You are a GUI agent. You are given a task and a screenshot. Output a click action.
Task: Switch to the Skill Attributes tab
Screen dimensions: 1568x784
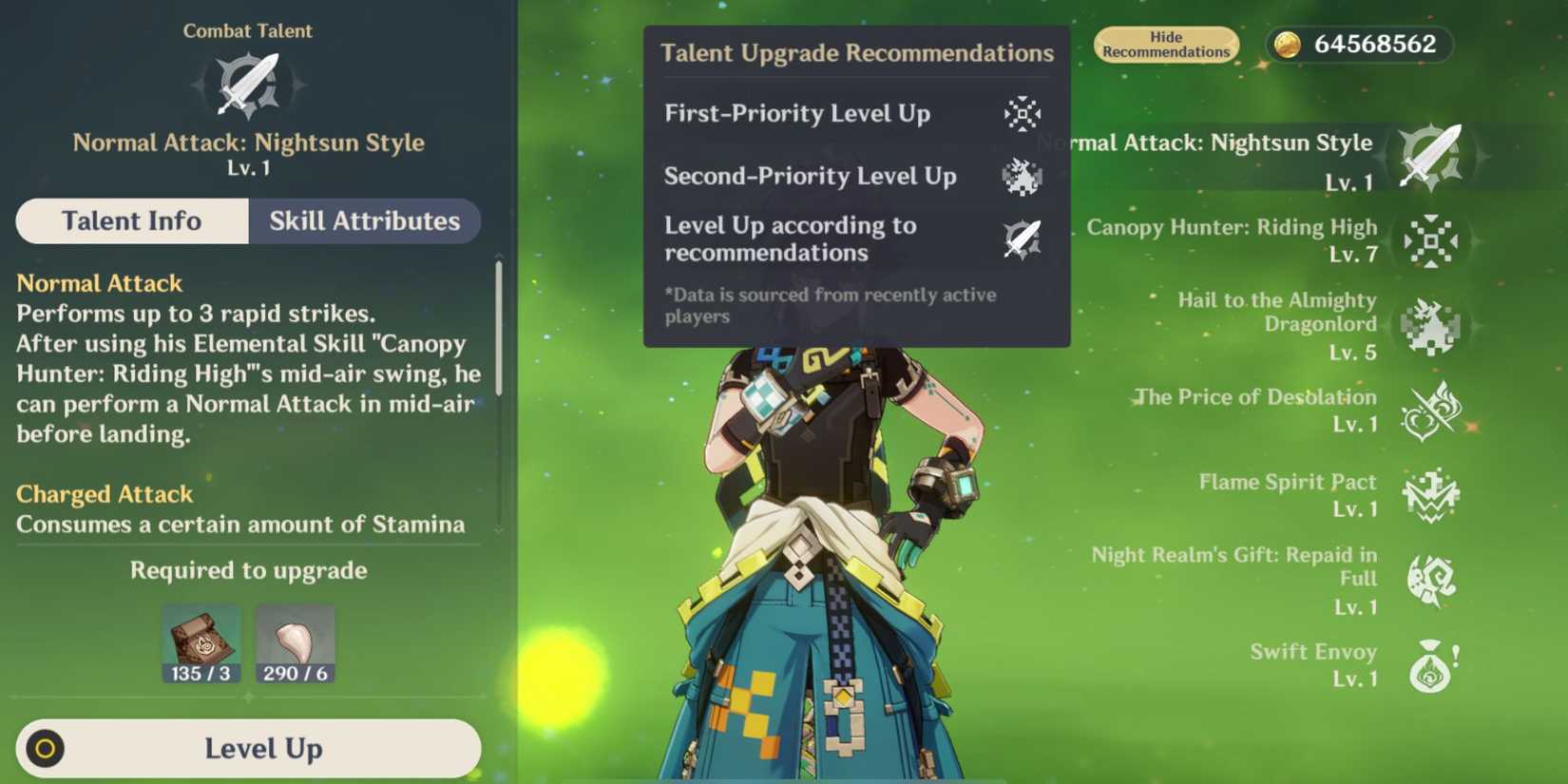(x=364, y=221)
